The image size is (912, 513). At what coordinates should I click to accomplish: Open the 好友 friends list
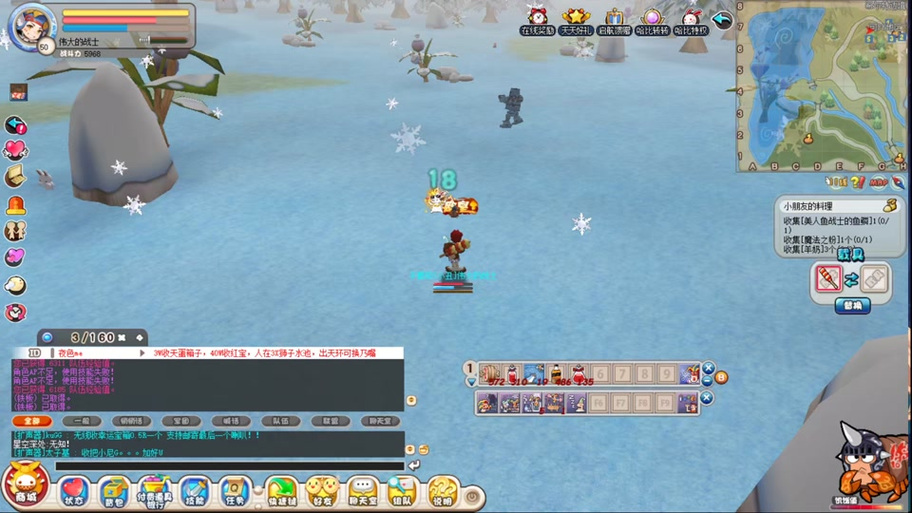[x=321, y=491]
